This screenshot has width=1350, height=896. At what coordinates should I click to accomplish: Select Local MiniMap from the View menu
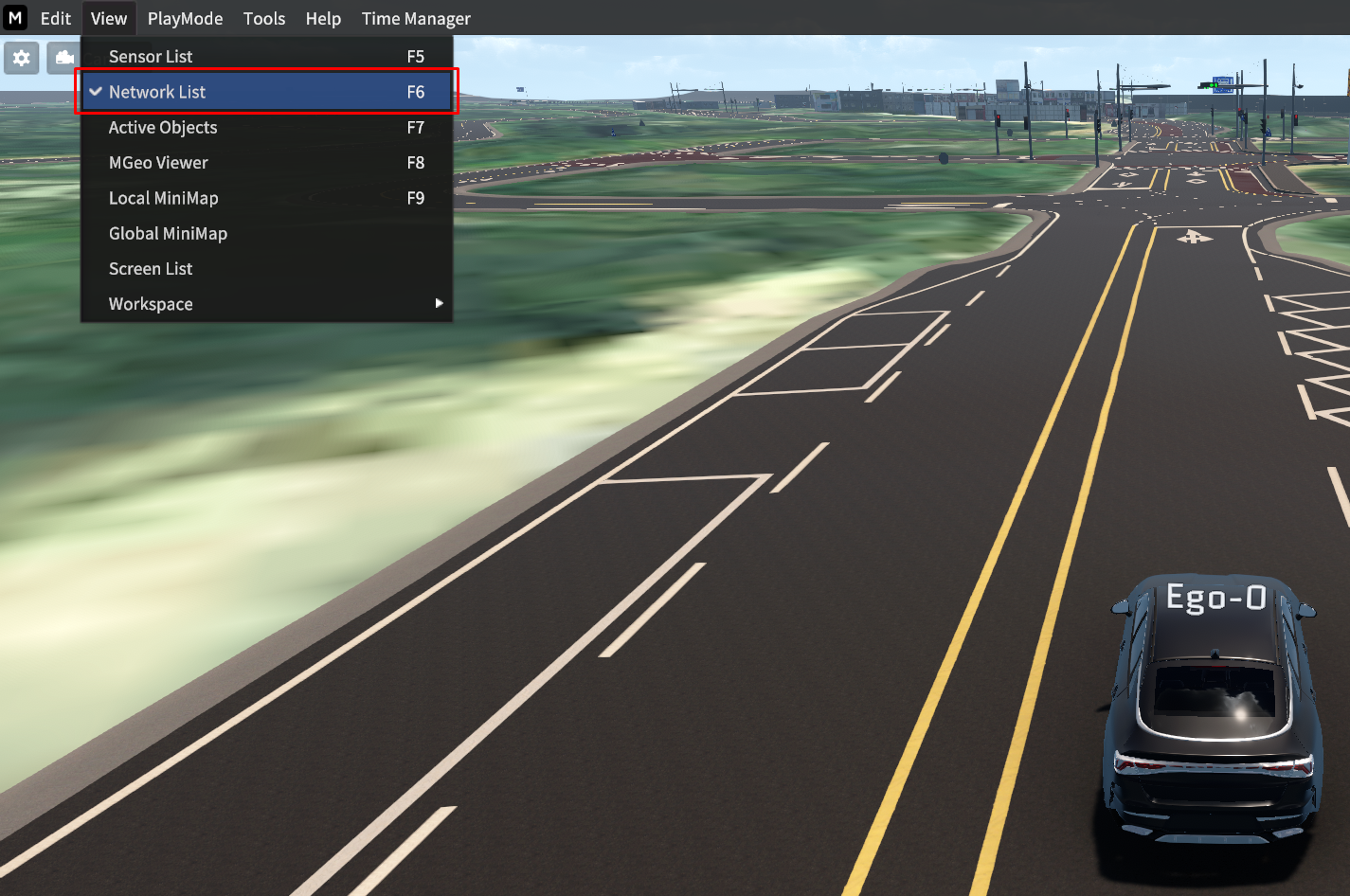tap(163, 198)
